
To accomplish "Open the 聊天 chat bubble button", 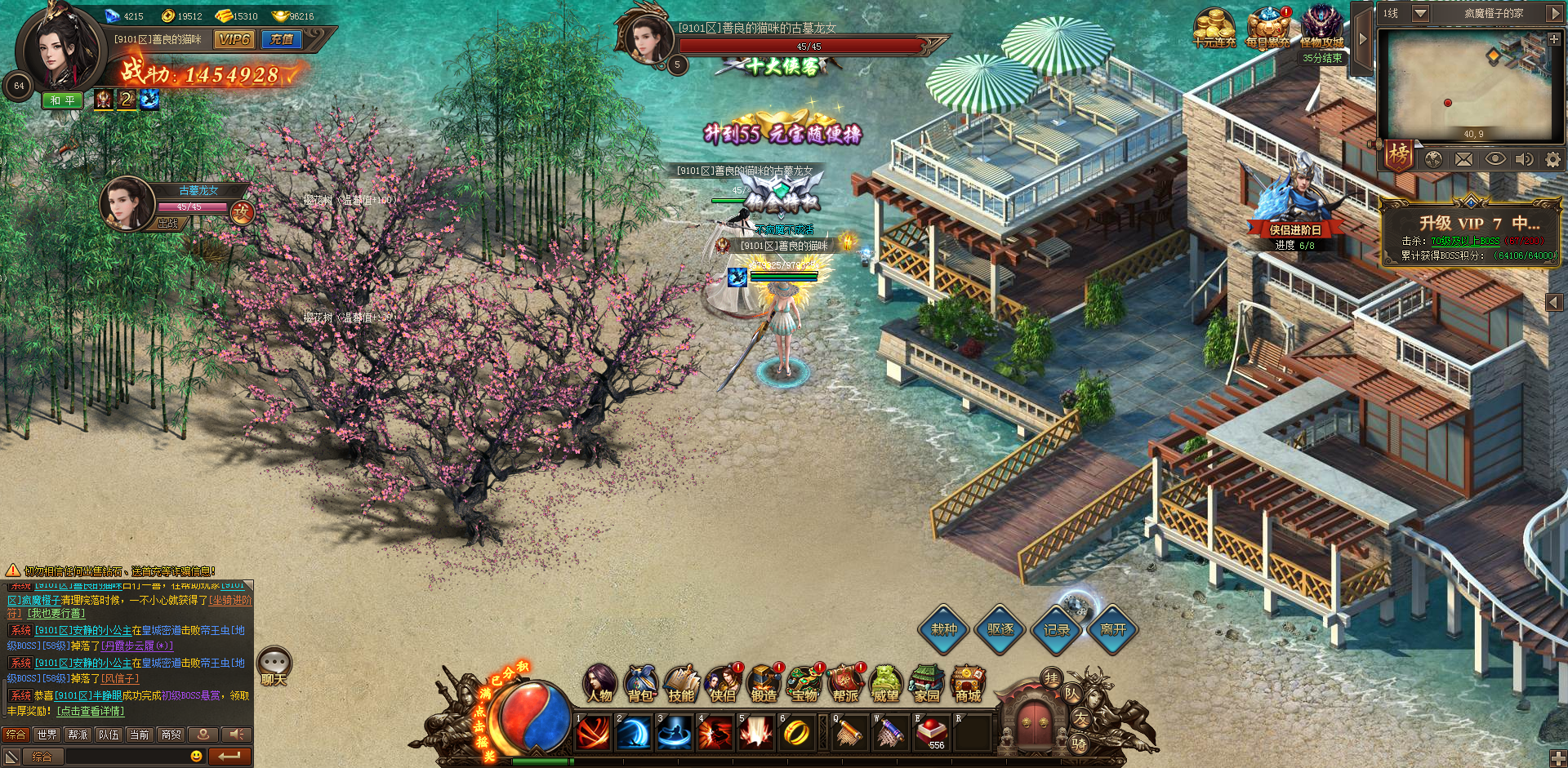I will click(274, 666).
